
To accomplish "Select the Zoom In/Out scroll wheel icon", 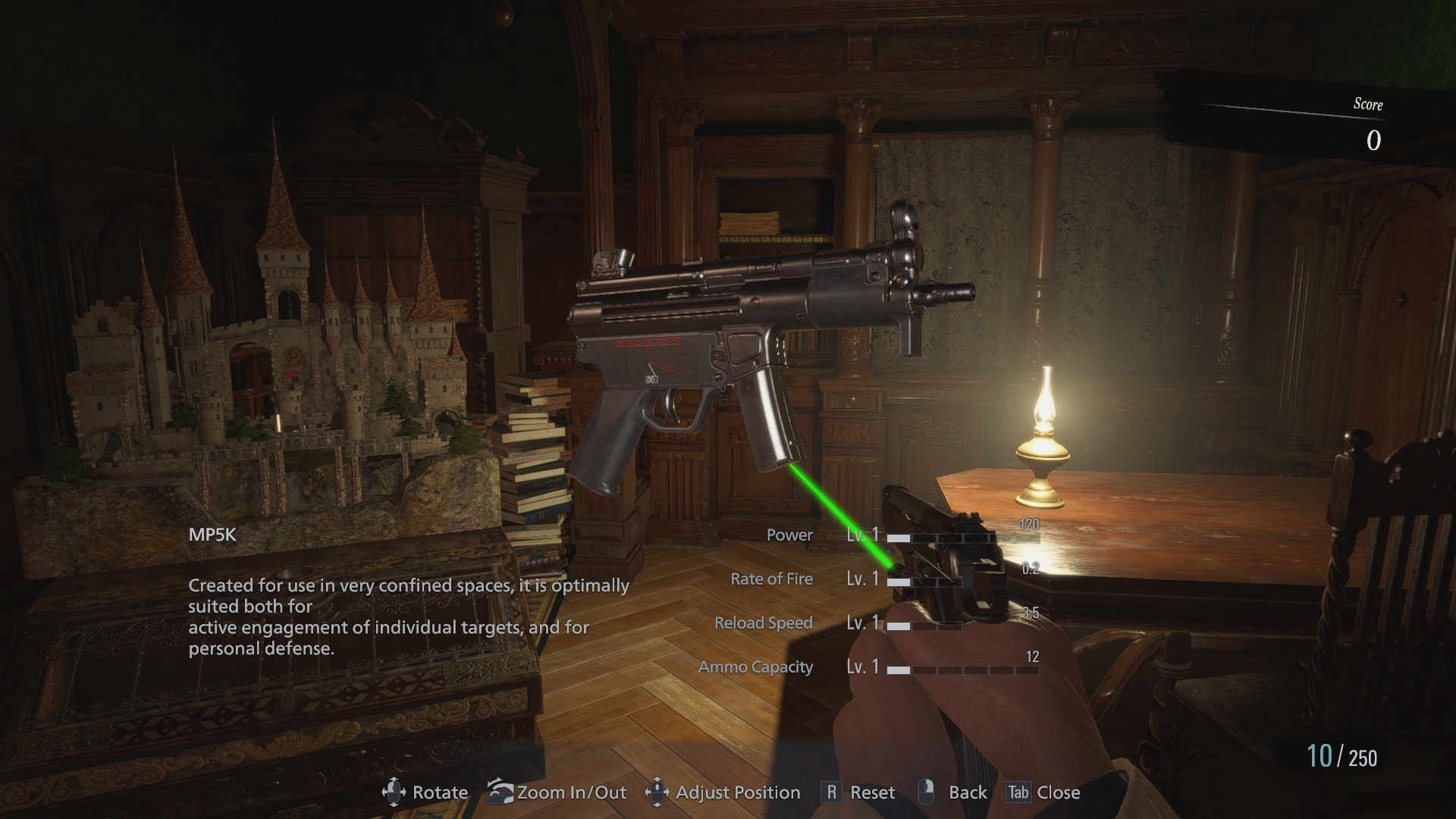I will pyautogui.click(x=500, y=792).
